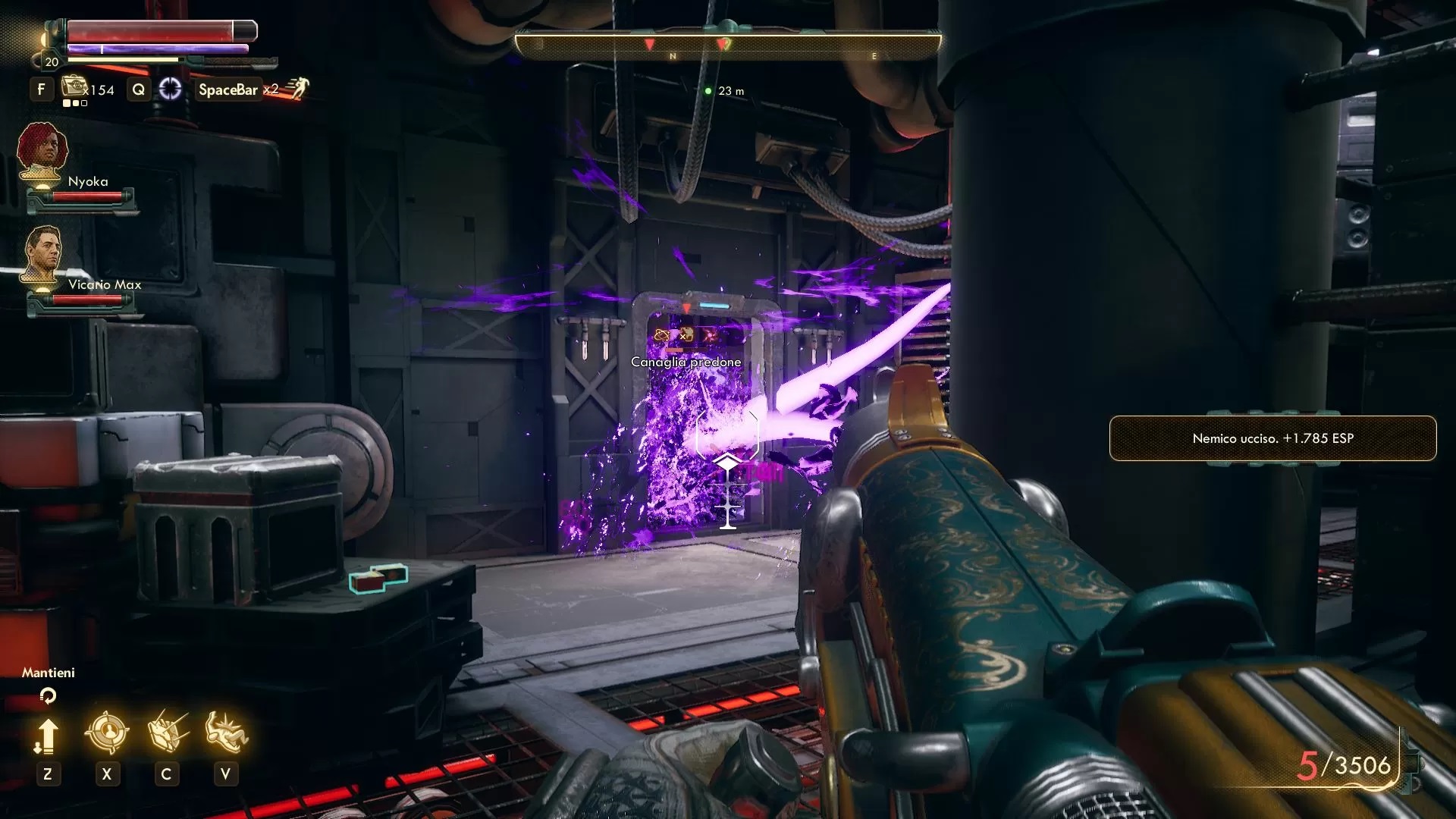Click the compass bar at top
The height and width of the screenshot is (819, 1456).
727,45
